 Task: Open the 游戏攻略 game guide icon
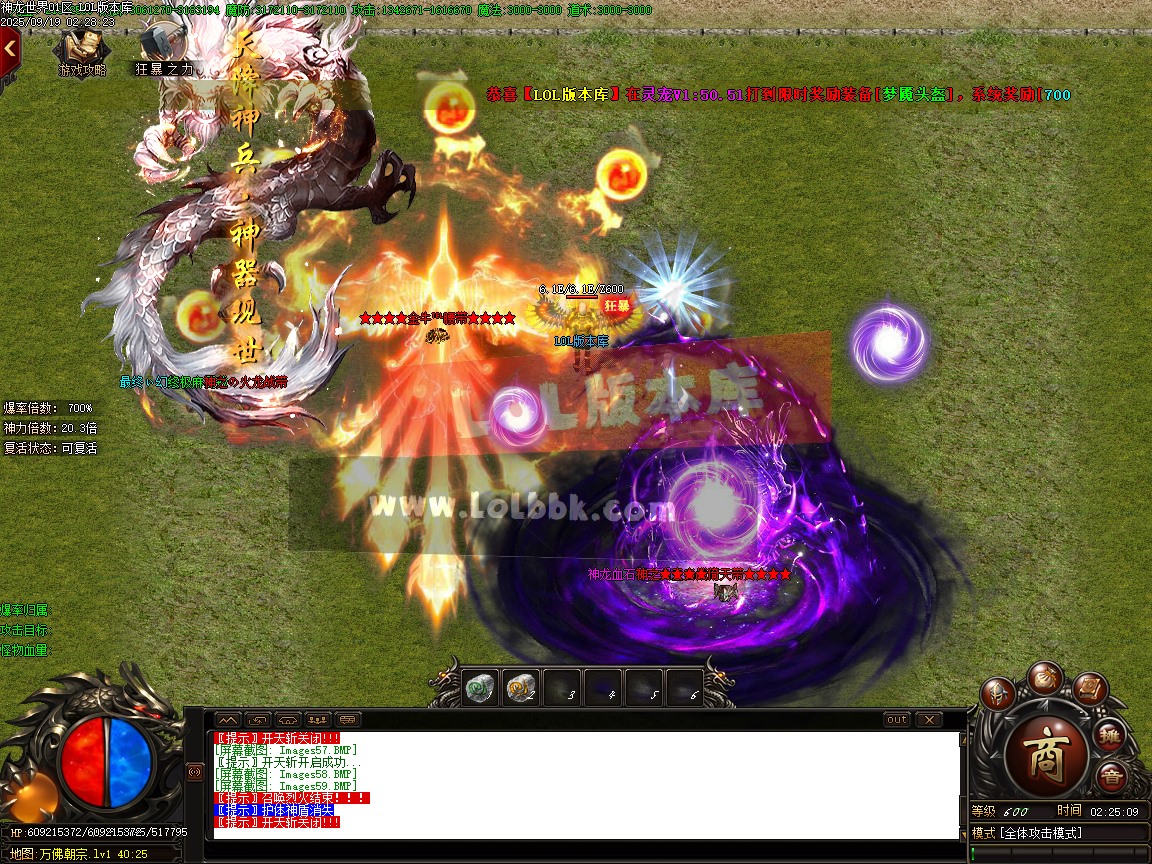click(83, 48)
